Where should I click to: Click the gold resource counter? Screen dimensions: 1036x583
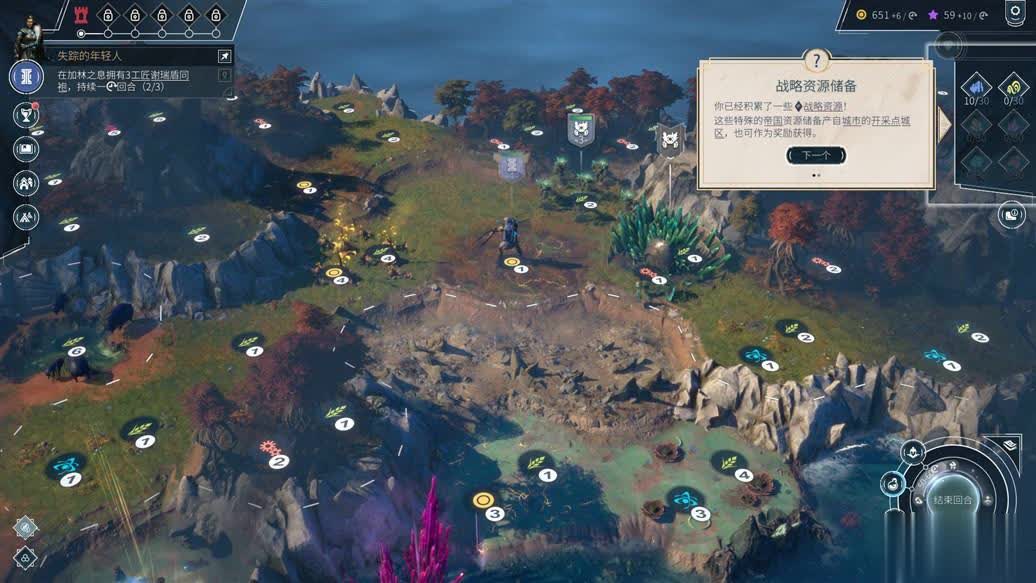pyautogui.click(x=880, y=14)
